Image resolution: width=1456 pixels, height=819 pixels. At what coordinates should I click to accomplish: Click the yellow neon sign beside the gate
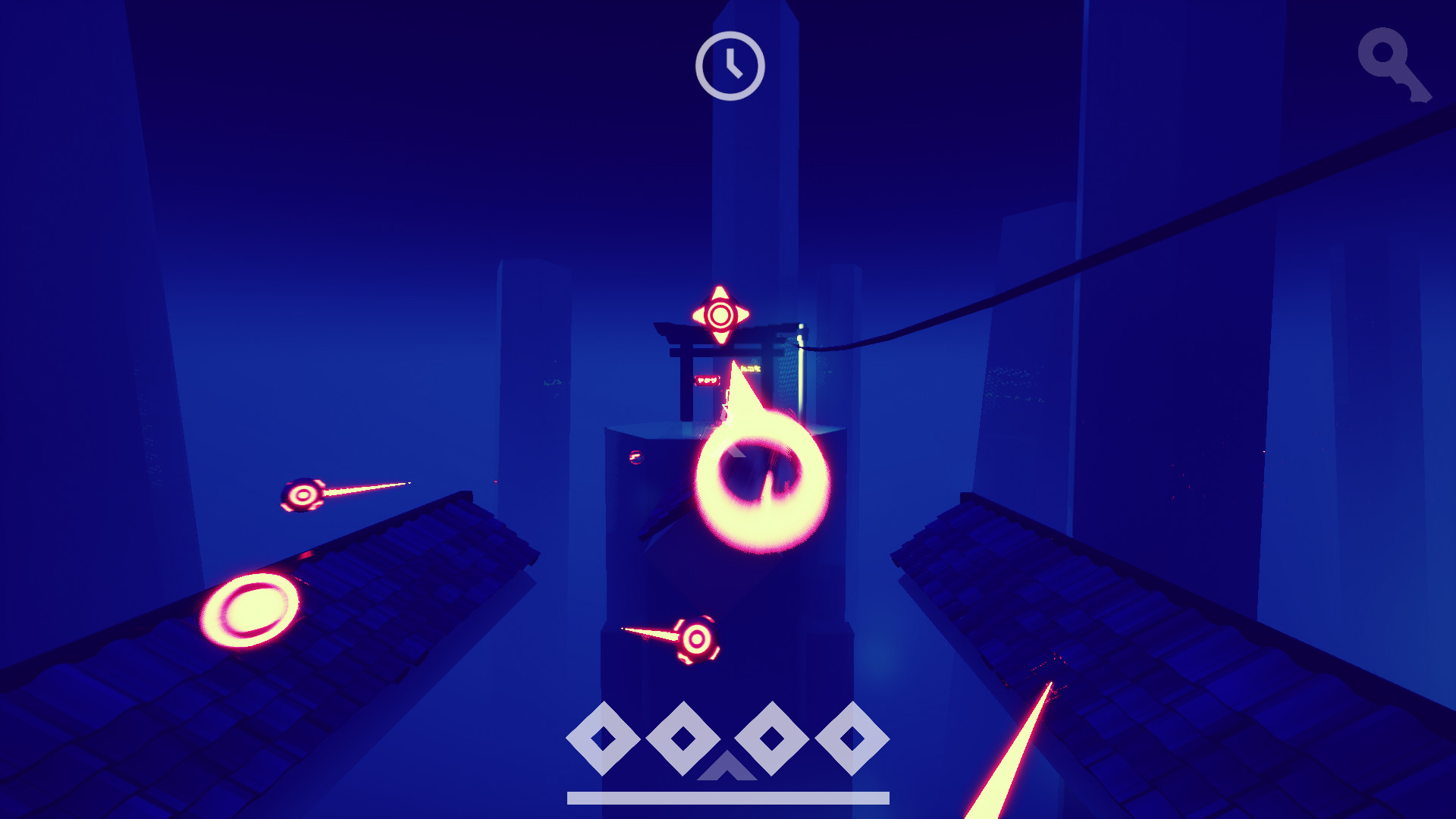[x=751, y=369]
